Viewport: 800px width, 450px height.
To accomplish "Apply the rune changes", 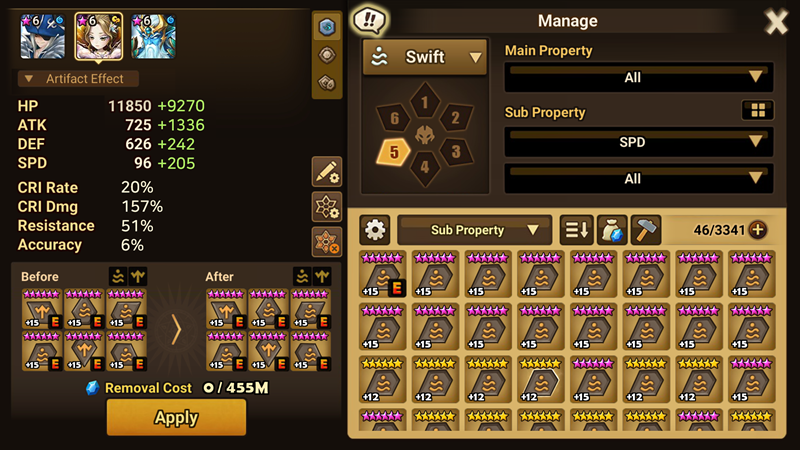I will pos(176,417).
